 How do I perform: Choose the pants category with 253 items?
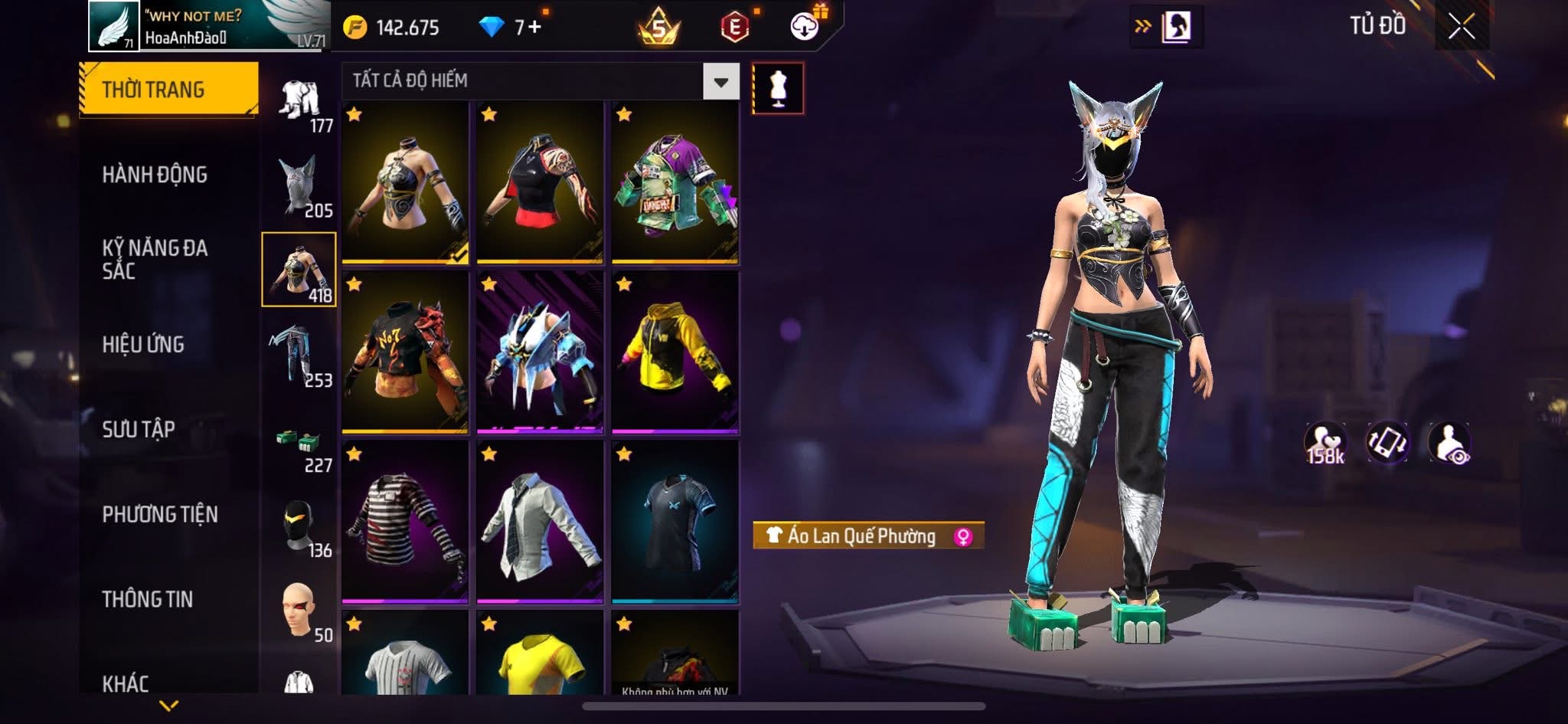[299, 355]
